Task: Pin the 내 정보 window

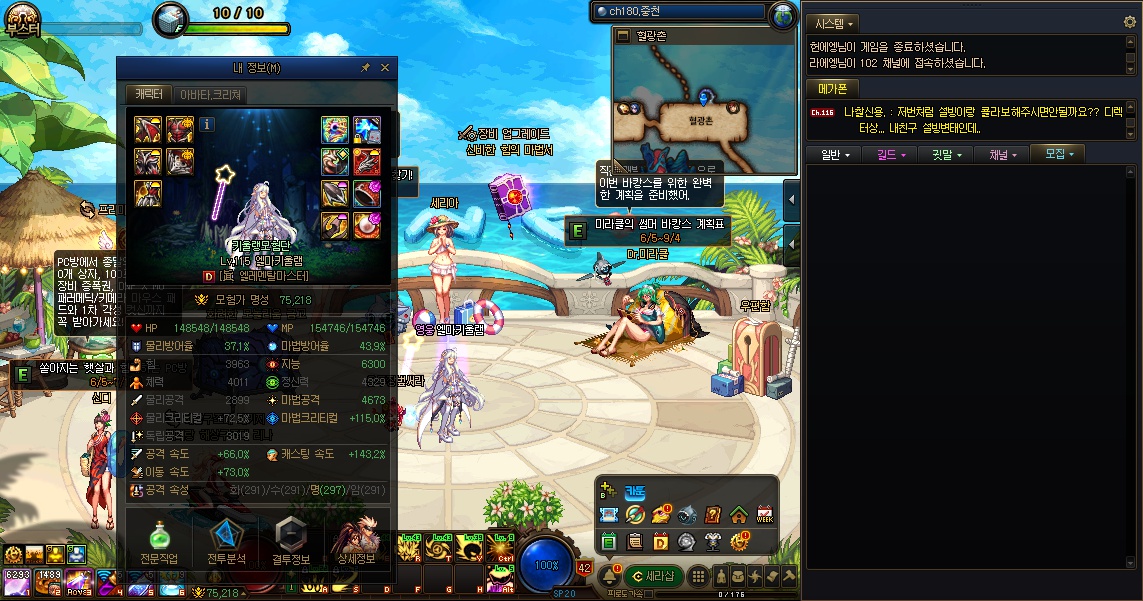Action: point(365,68)
